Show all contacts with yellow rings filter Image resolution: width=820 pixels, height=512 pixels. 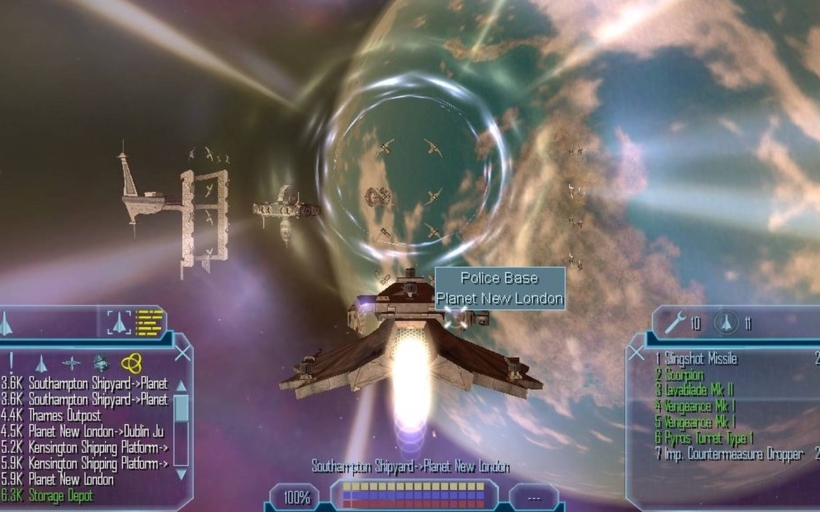click(131, 363)
